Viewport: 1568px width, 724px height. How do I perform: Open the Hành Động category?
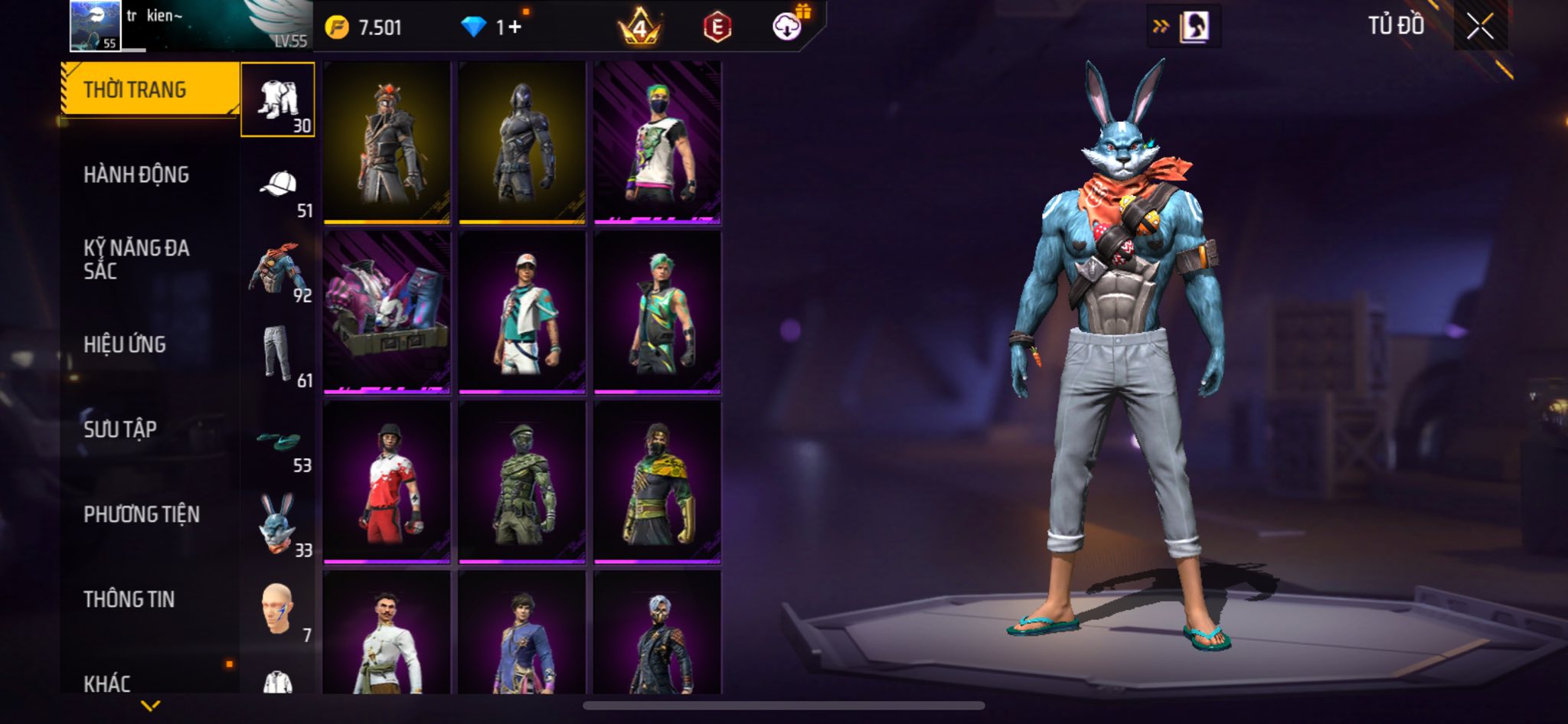coord(136,174)
